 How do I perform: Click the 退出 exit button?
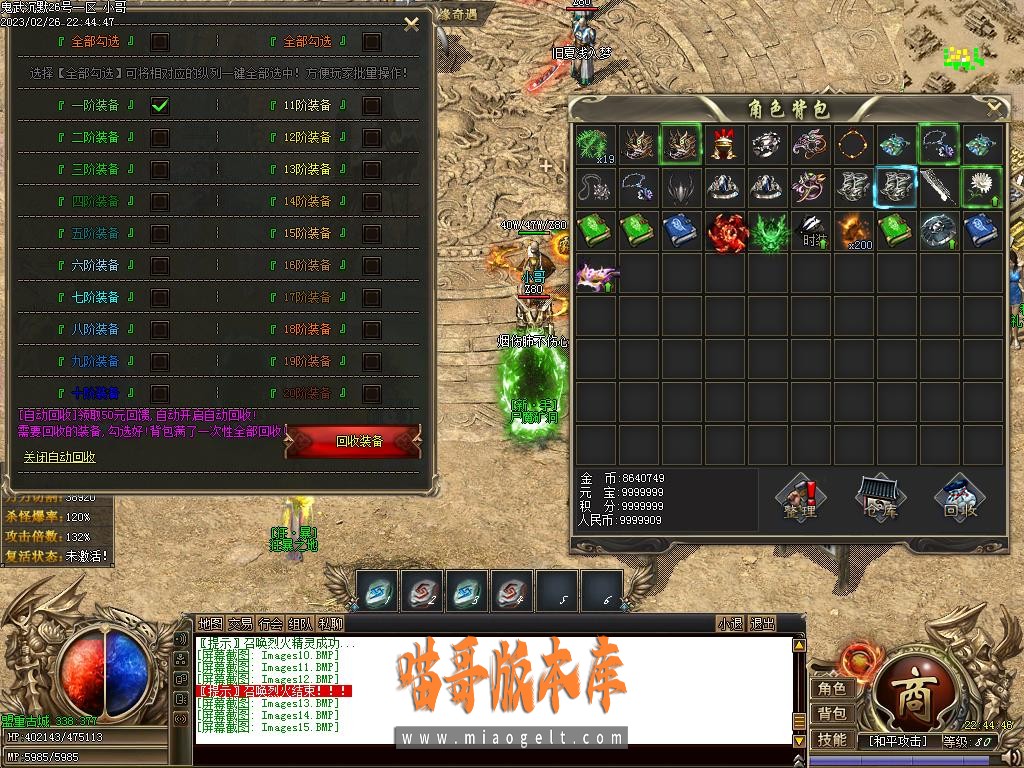(763, 623)
